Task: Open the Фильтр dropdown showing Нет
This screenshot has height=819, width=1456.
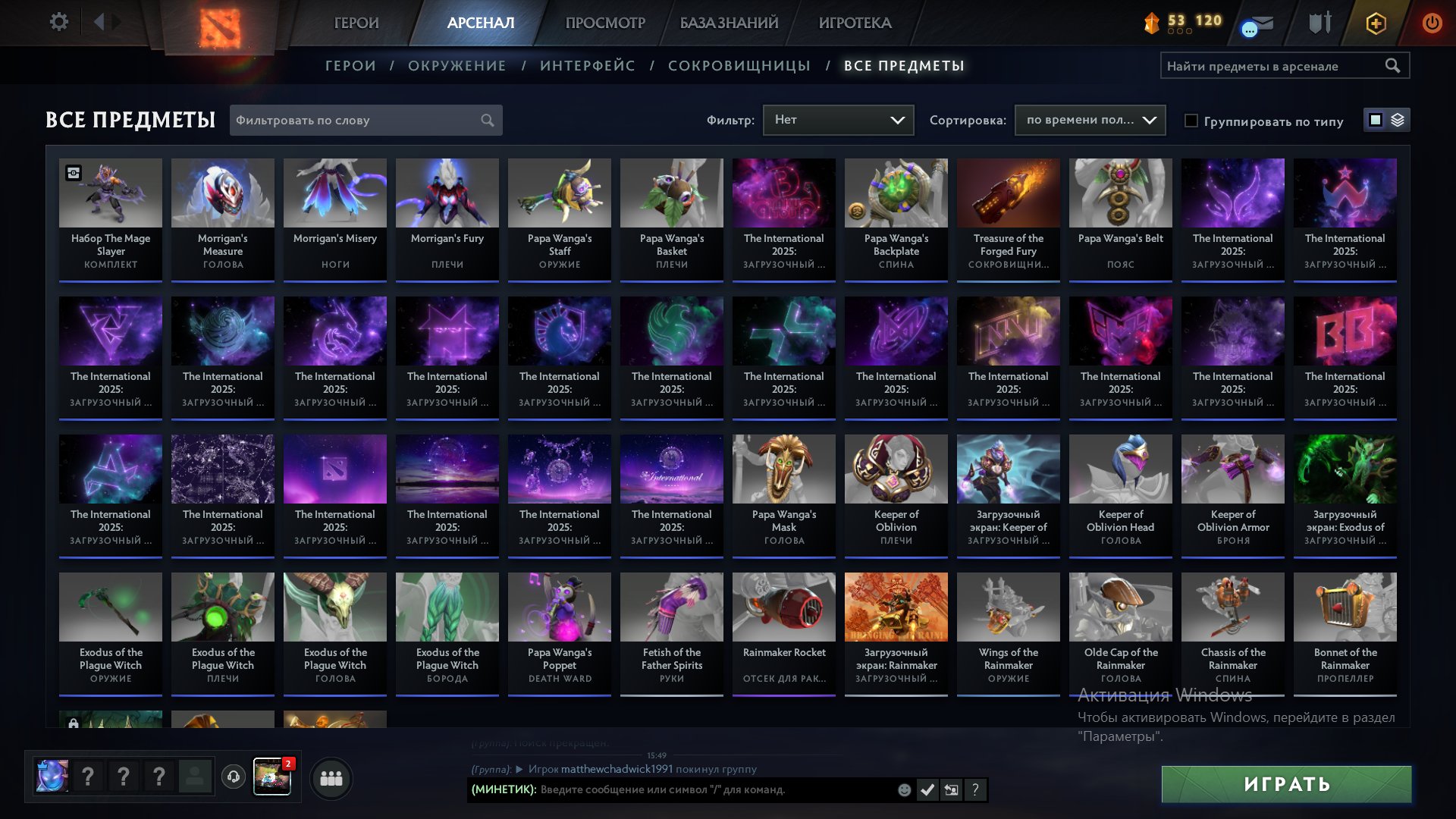Action: pyautogui.click(x=838, y=119)
